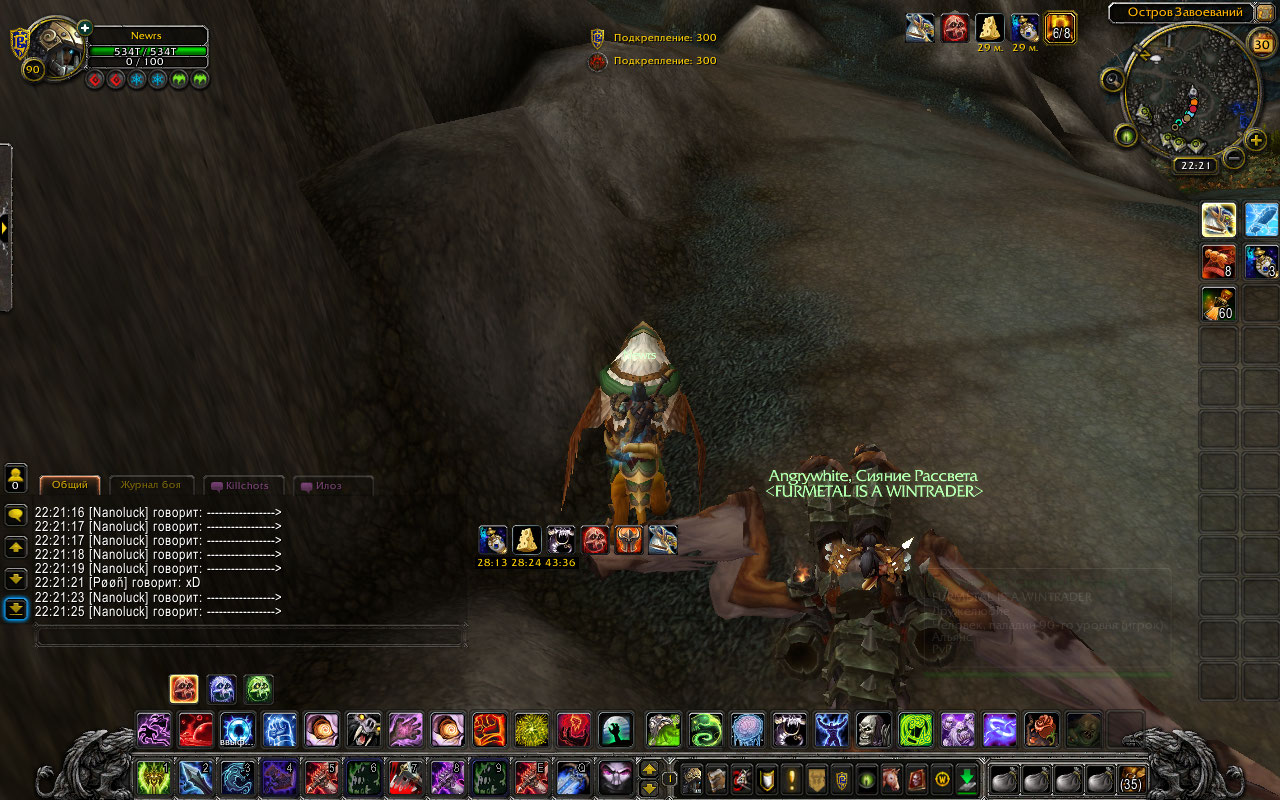
Task: Click the 6/8 stacked buff icon
Action: point(1060,27)
